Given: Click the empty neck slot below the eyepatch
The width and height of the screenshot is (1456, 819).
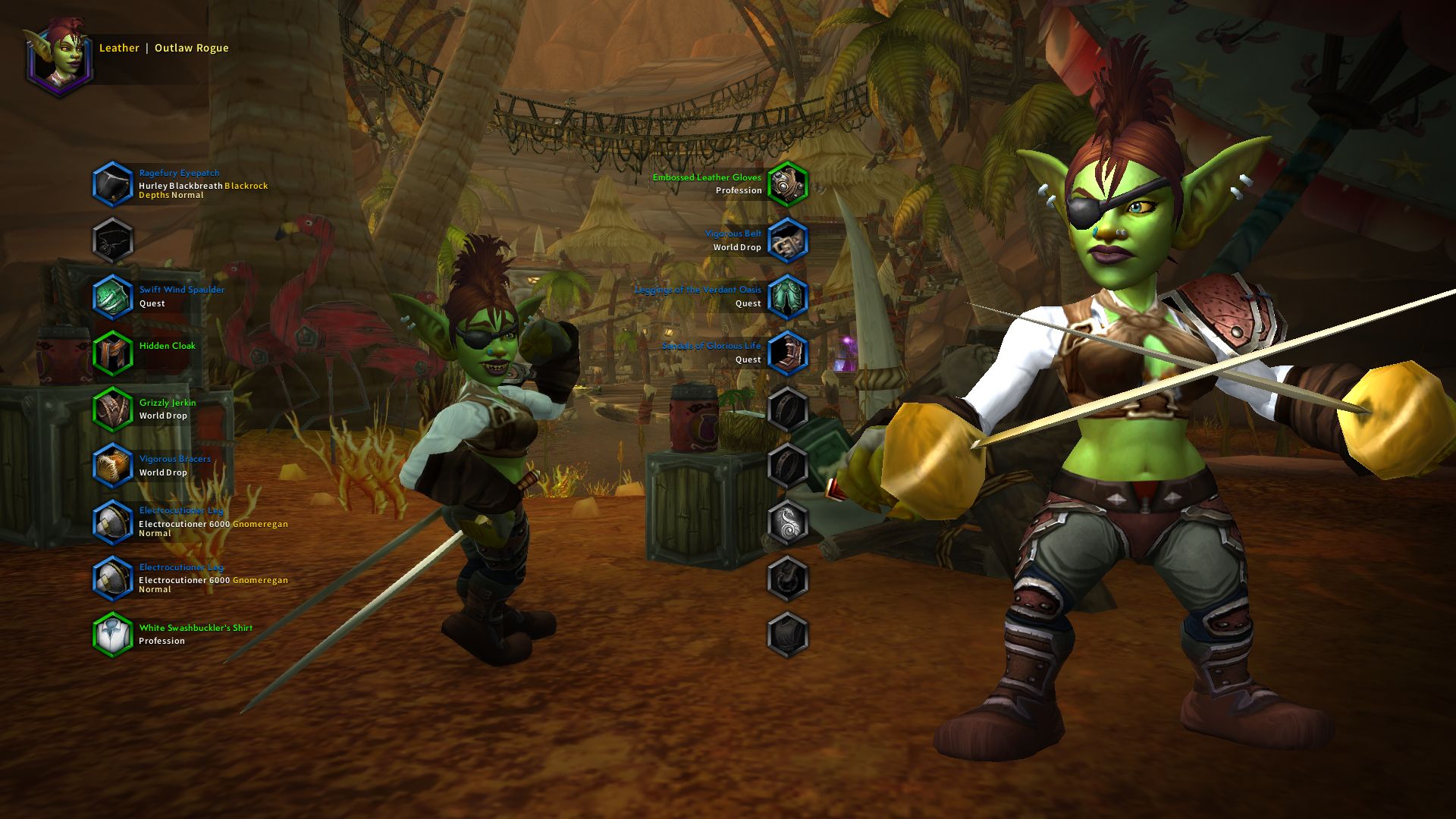Looking at the screenshot, I should [x=114, y=240].
